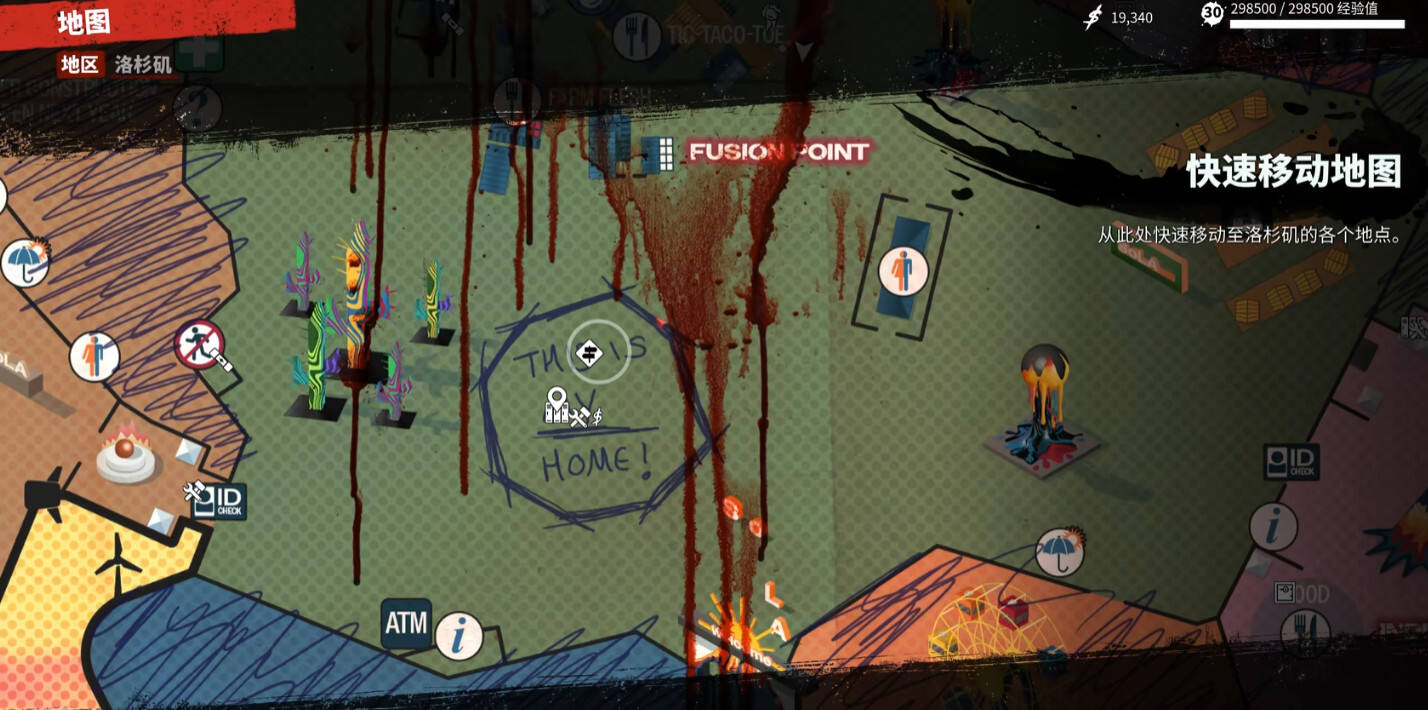Click the info icon in the pink area
This screenshot has width=1428, height=710.
pos(1273,526)
